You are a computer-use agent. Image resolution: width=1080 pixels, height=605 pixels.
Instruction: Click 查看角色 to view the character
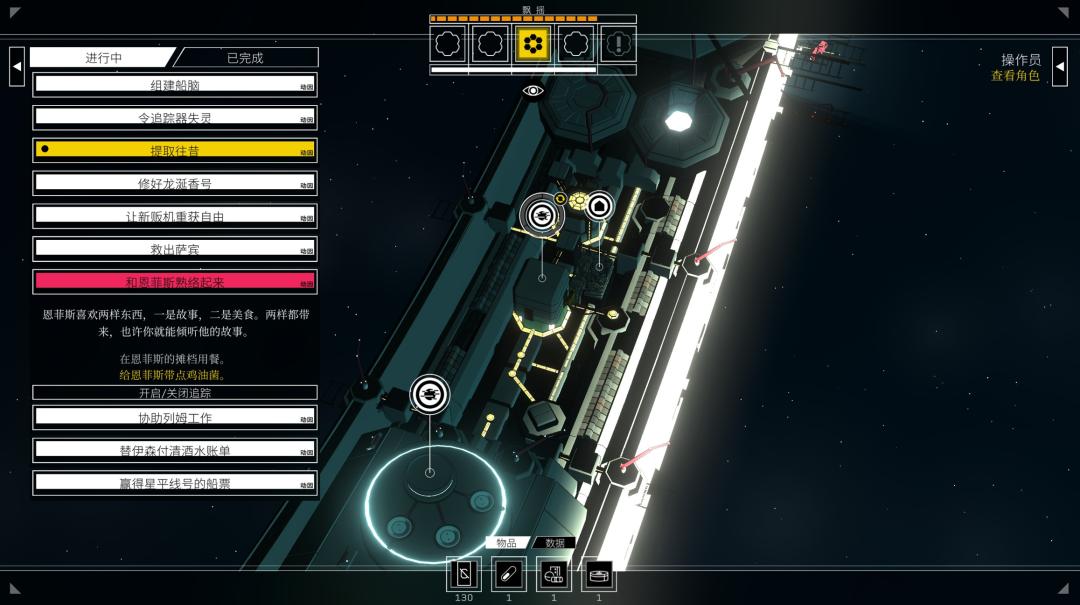(1015, 76)
